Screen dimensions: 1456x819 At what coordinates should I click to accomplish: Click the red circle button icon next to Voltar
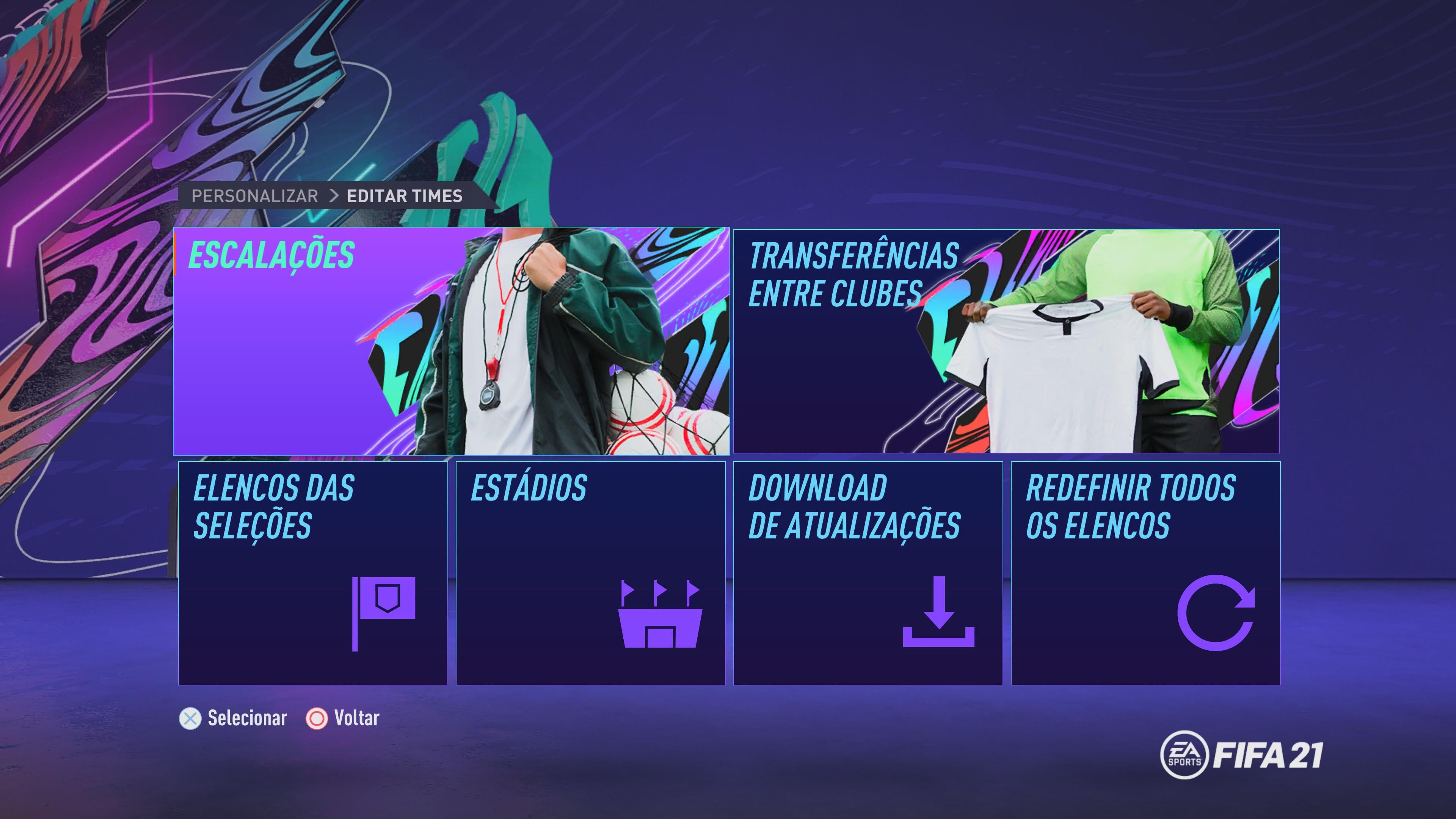tap(317, 719)
